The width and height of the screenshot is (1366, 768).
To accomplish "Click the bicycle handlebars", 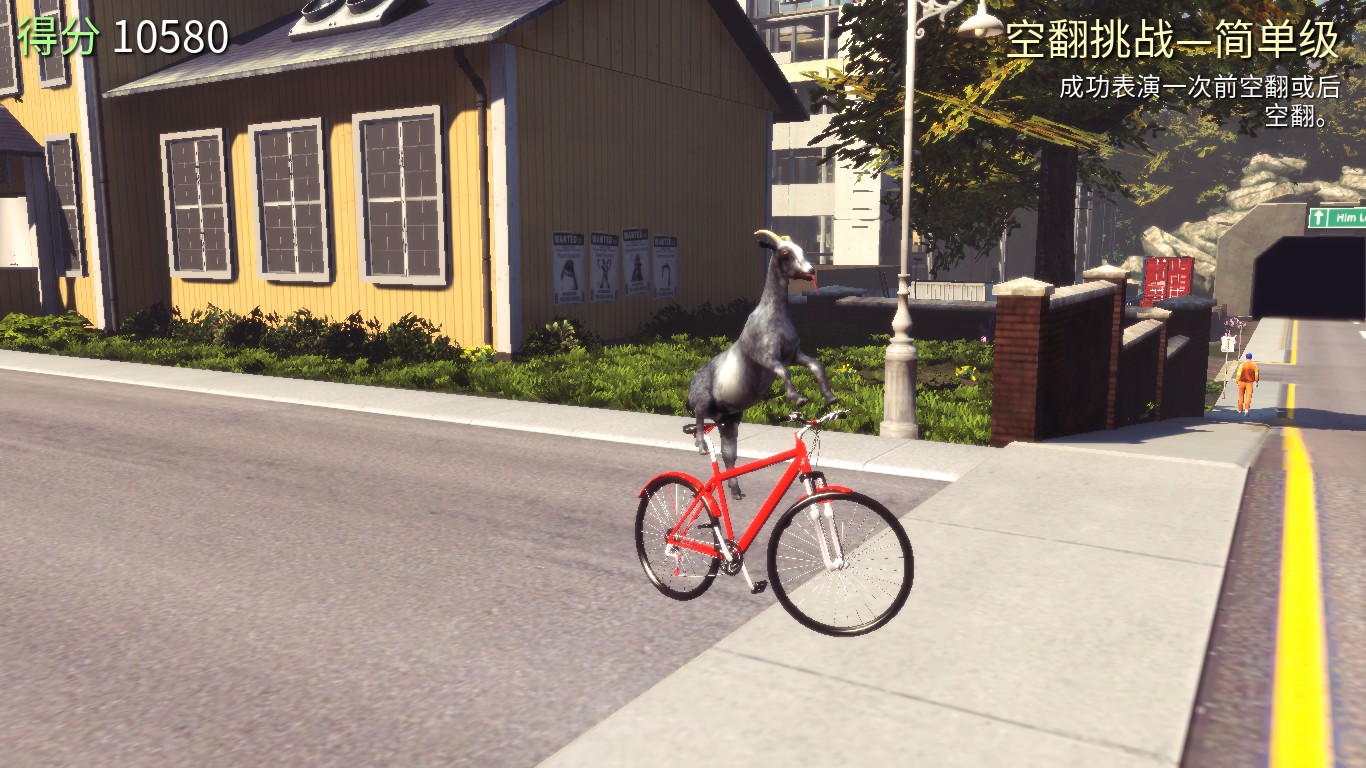I will [x=812, y=420].
